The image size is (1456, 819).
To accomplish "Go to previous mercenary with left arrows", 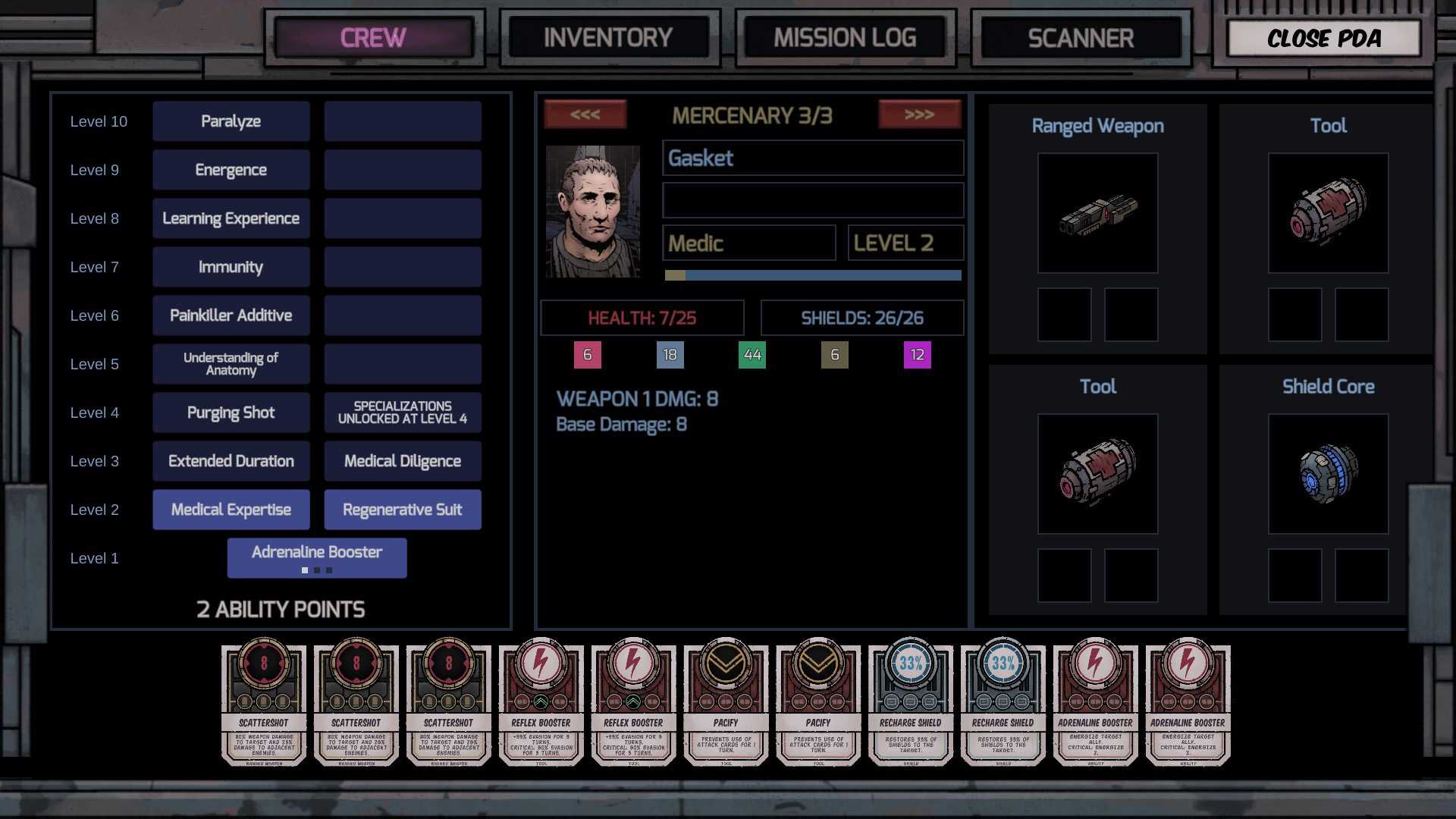I will [x=585, y=114].
